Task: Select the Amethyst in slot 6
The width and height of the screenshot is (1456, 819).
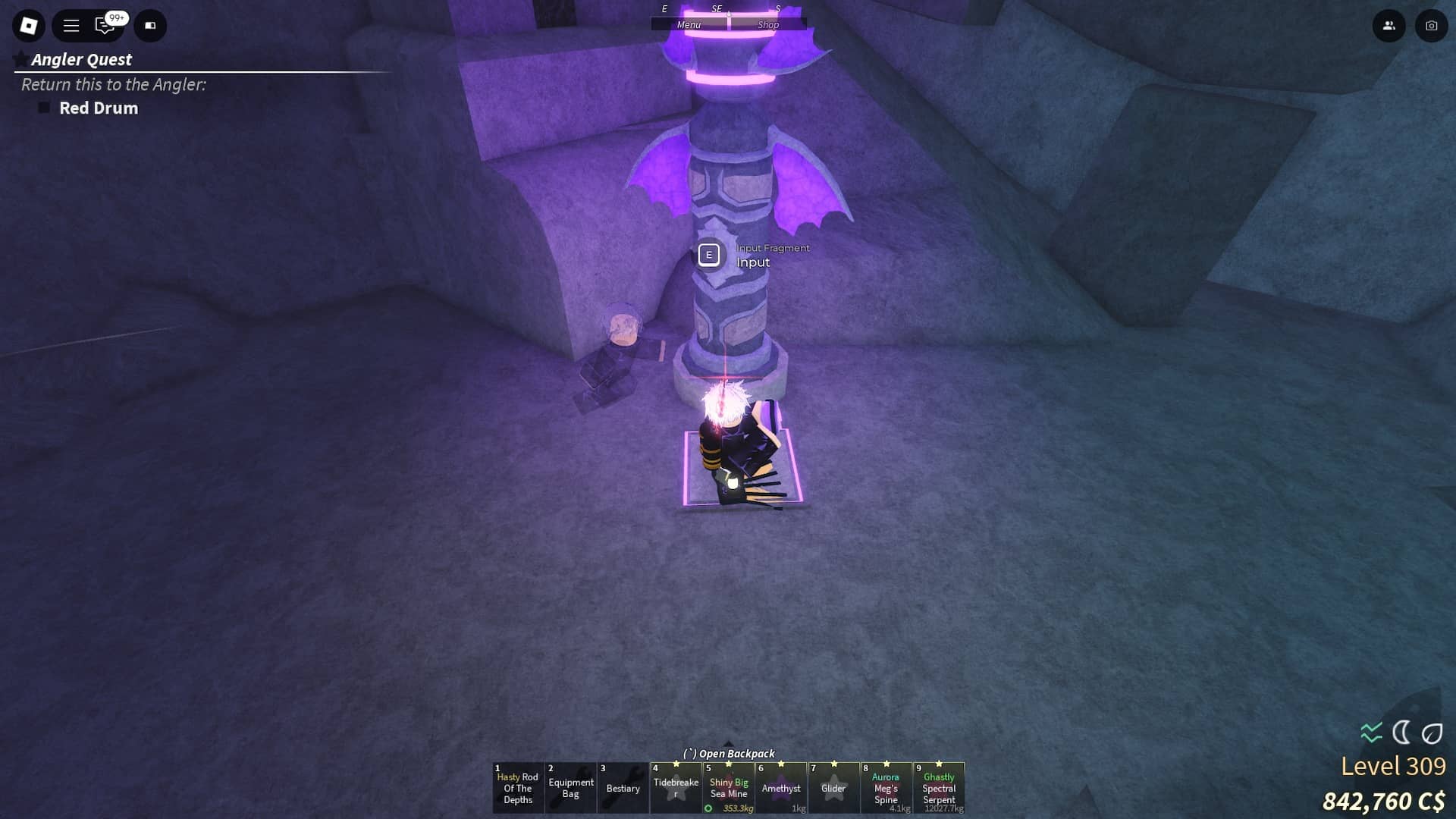Action: click(x=782, y=788)
